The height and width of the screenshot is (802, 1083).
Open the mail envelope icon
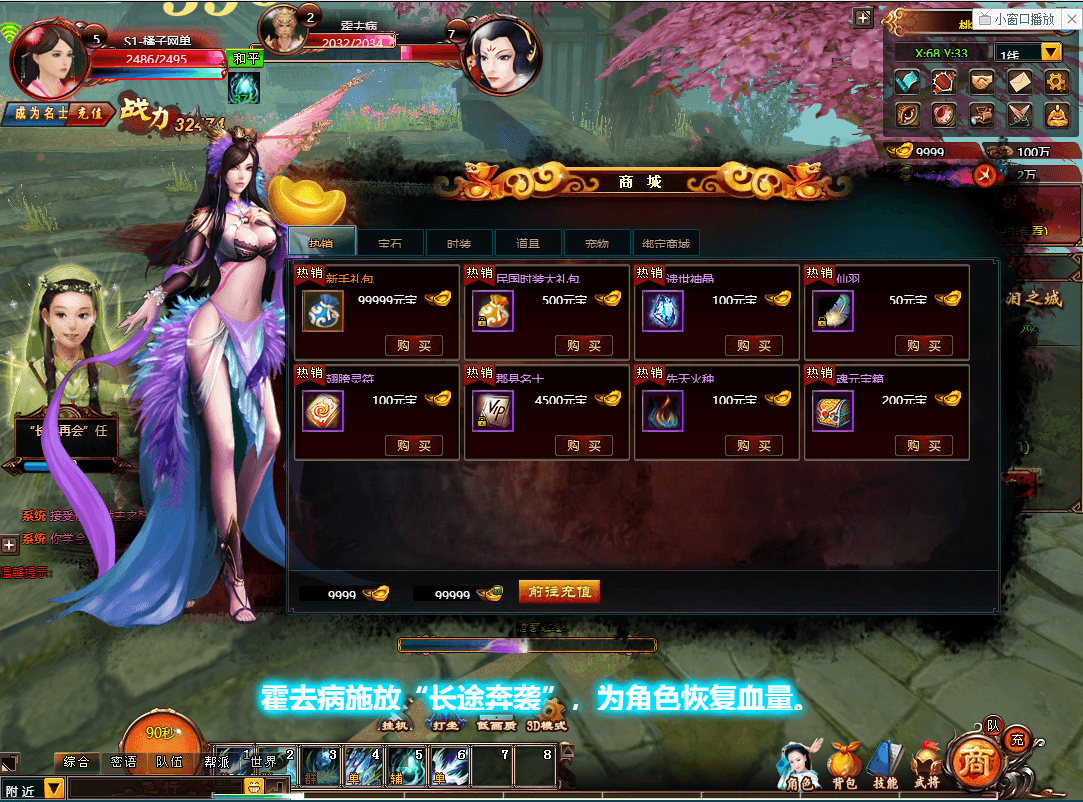(x=1020, y=81)
